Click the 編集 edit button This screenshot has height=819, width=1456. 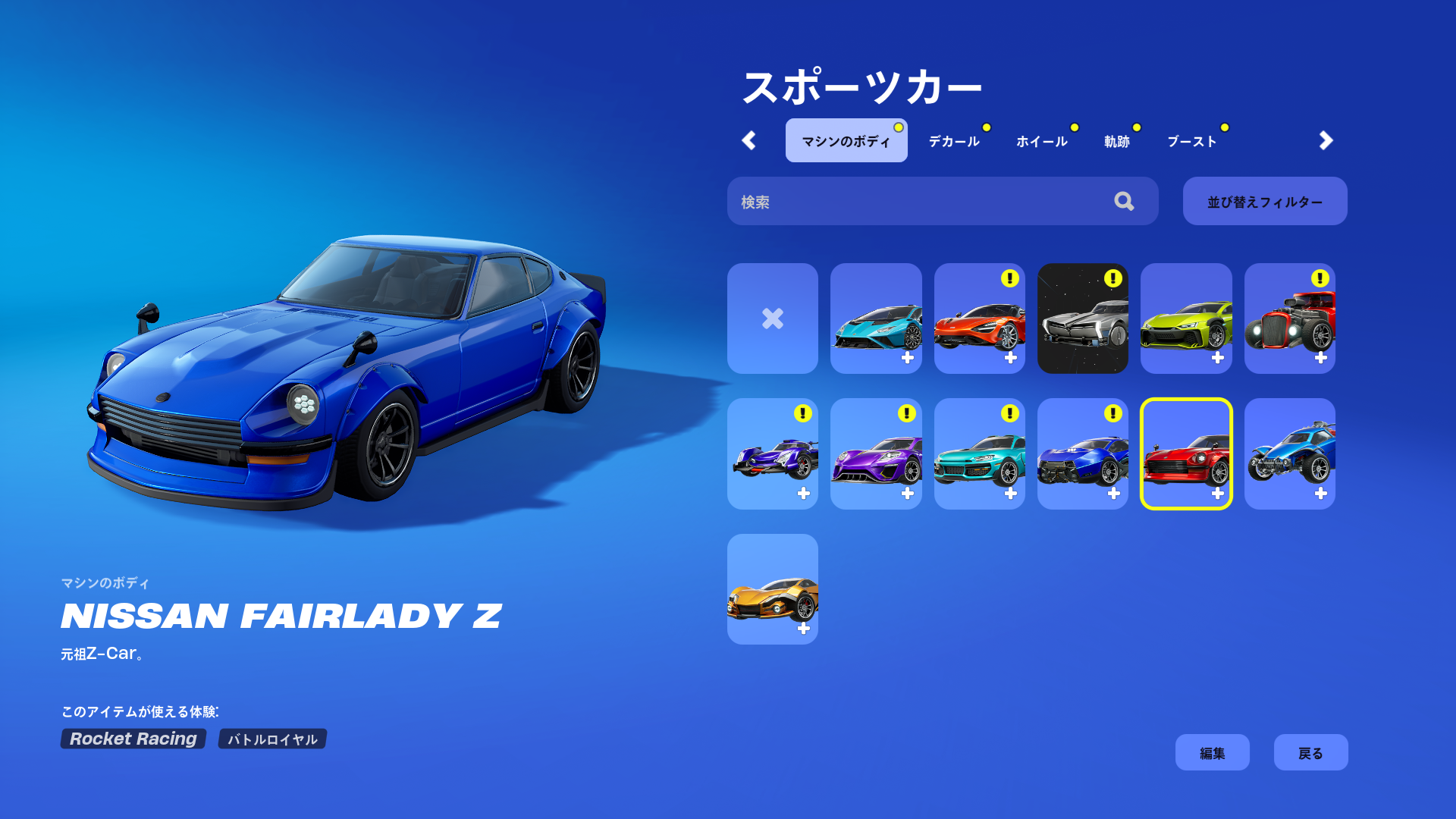[x=1212, y=752]
